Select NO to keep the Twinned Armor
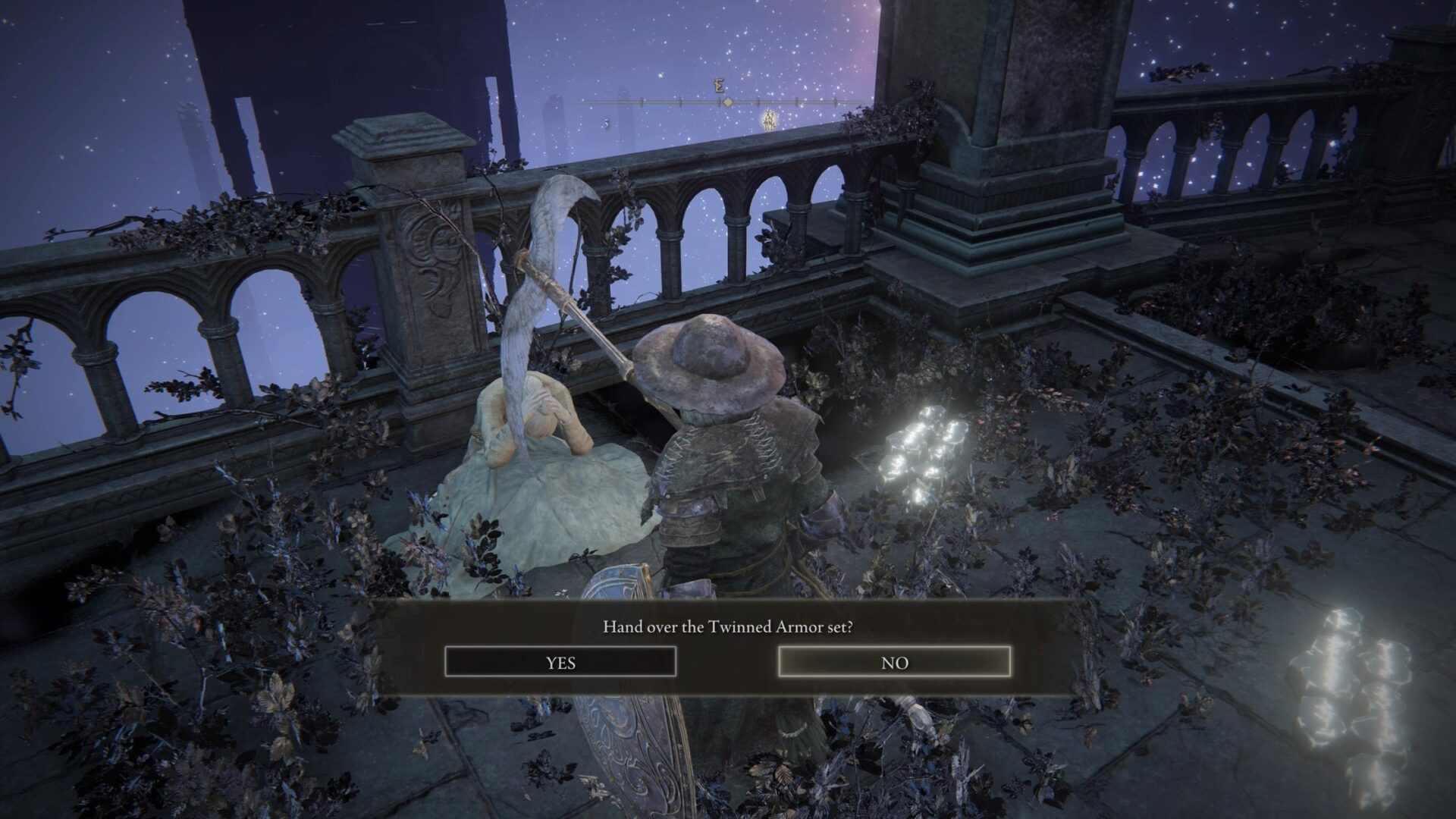This screenshot has width=1456, height=819. (x=894, y=662)
